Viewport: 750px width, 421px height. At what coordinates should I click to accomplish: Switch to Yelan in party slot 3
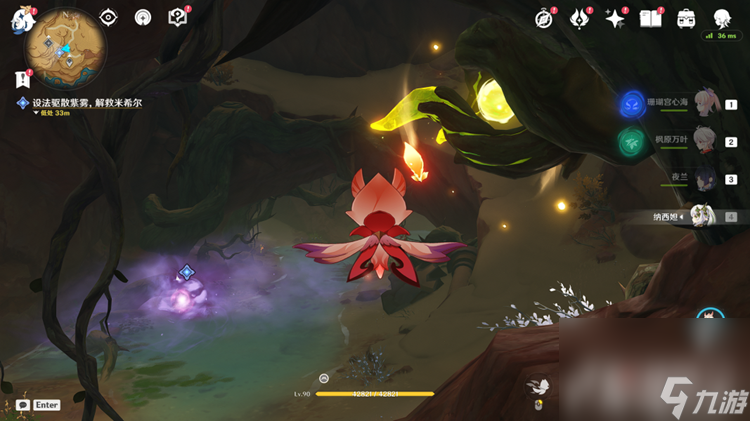[707, 178]
